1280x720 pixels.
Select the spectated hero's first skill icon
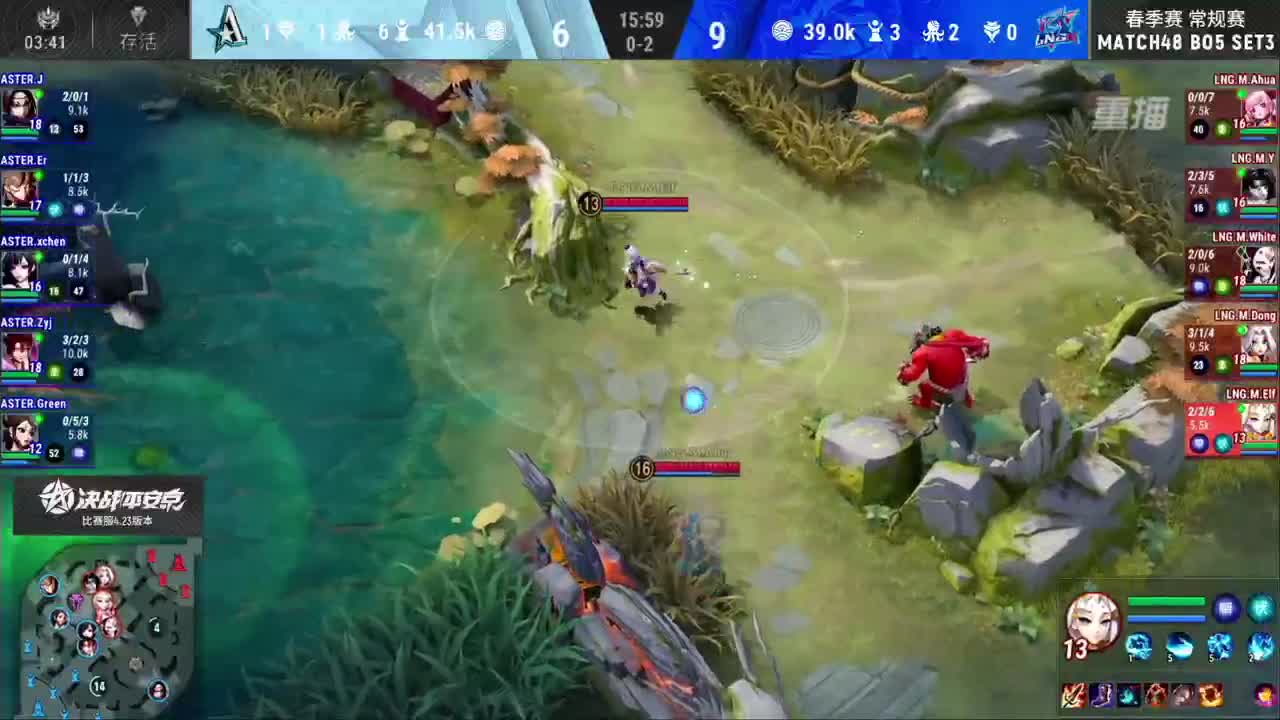[1139, 647]
